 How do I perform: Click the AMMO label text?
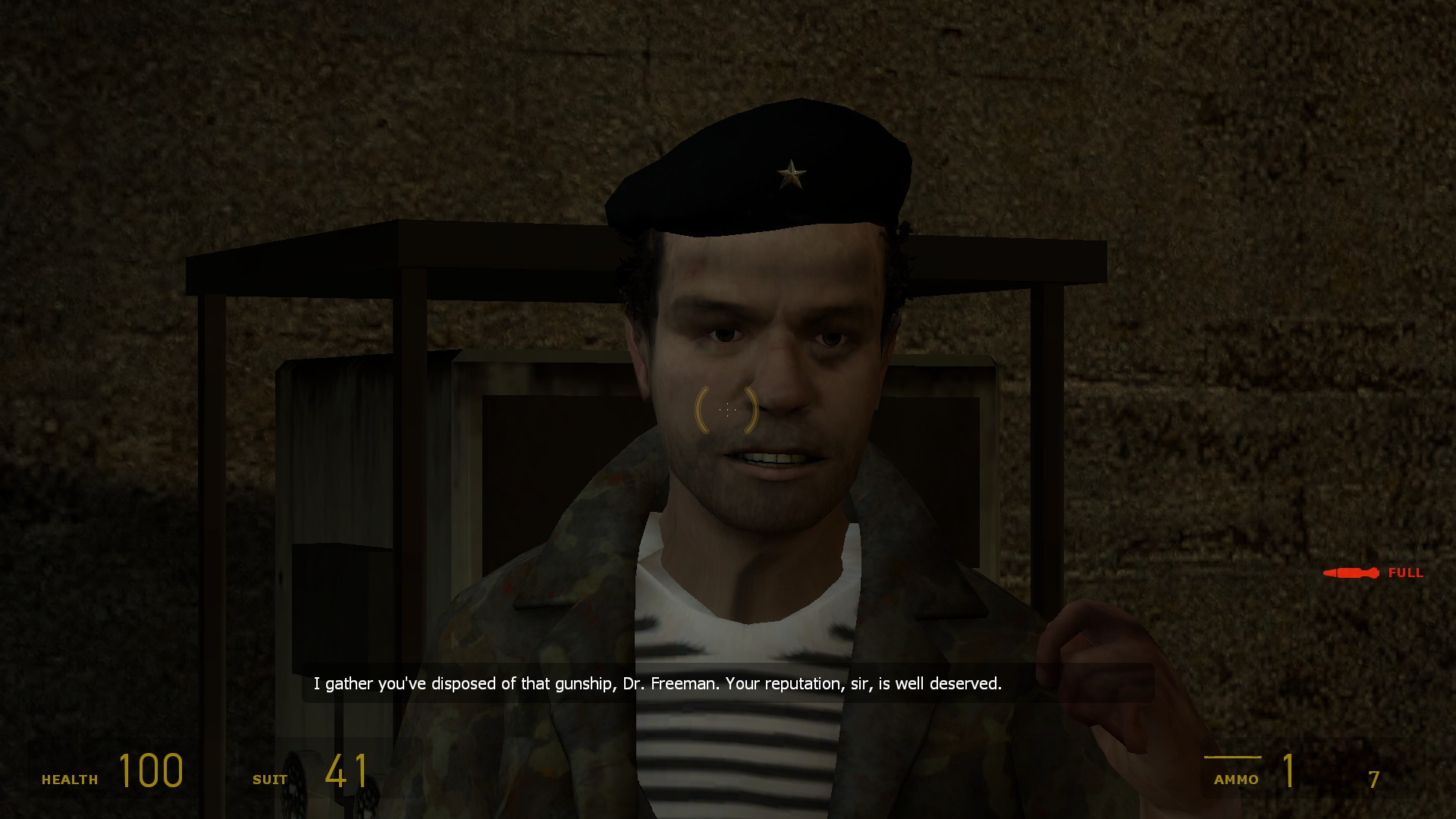(1238, 779)
